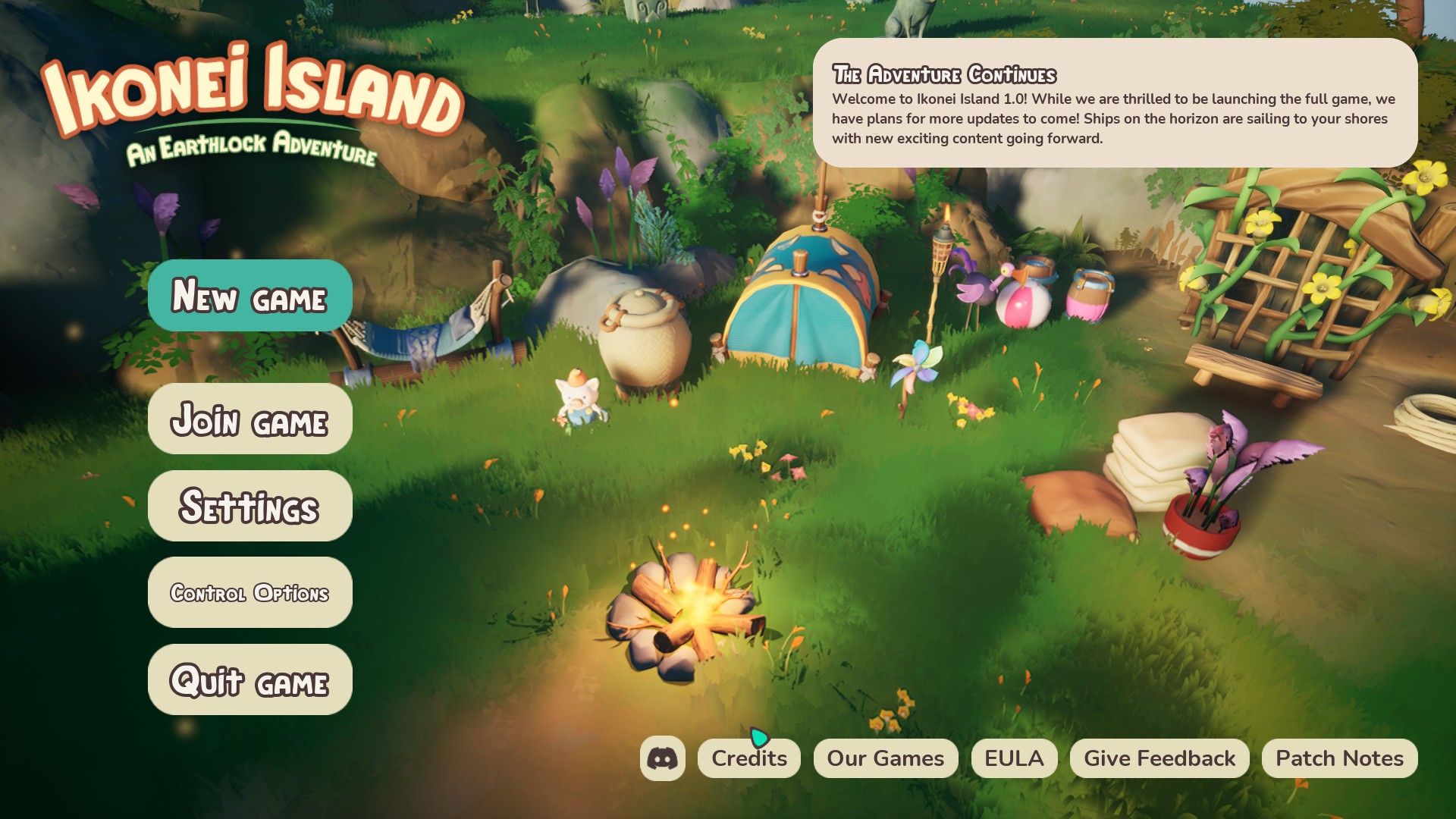View the Credits
The image size is (1456, 819).
point(748,759)
